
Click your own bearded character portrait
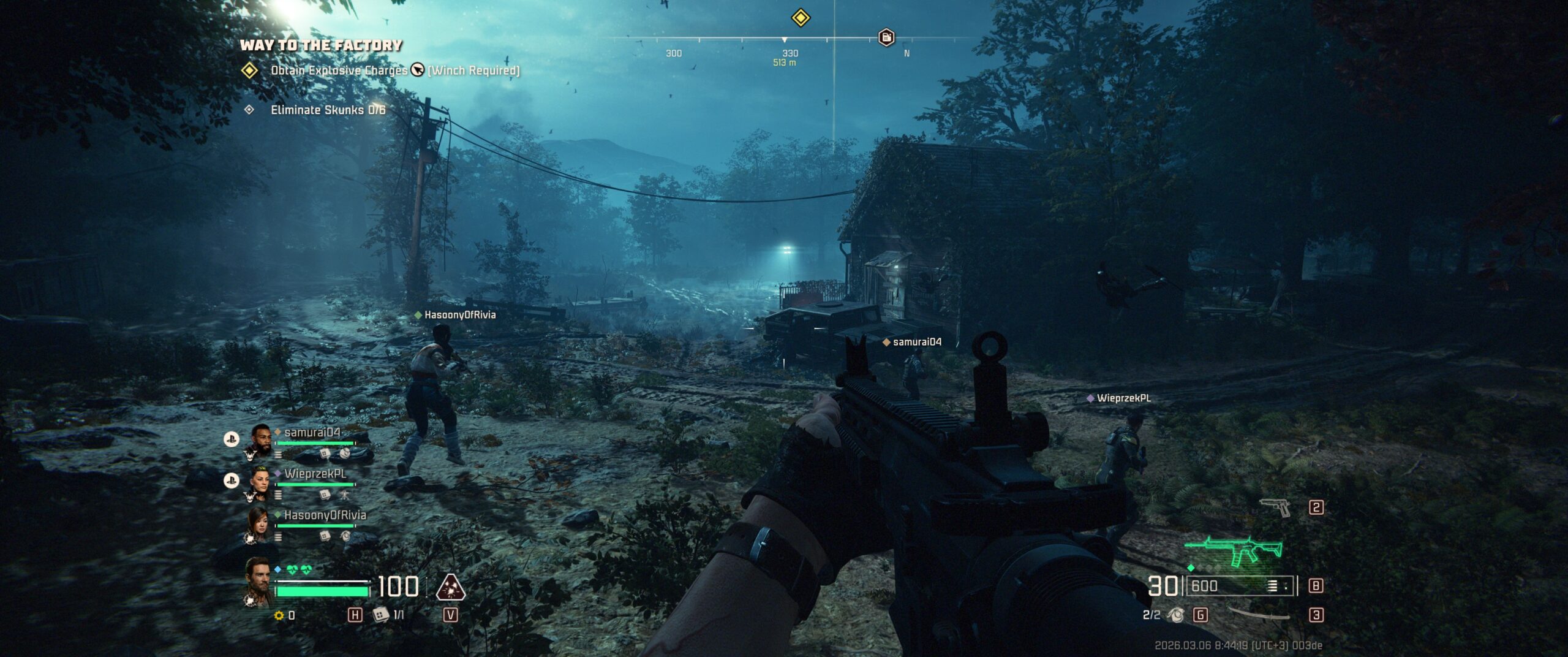[258, 580]
